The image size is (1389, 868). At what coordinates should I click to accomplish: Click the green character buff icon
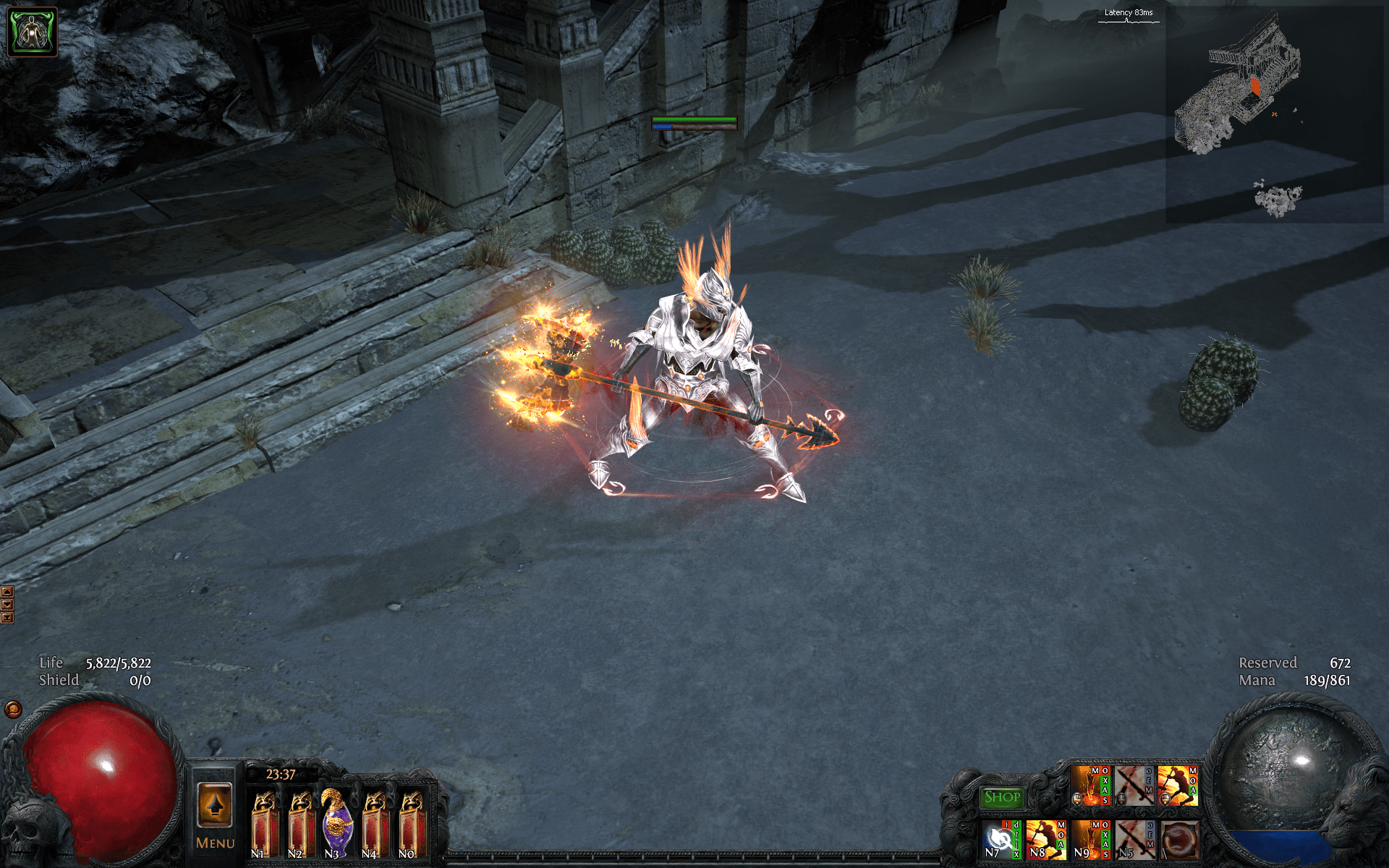point(32,32)
